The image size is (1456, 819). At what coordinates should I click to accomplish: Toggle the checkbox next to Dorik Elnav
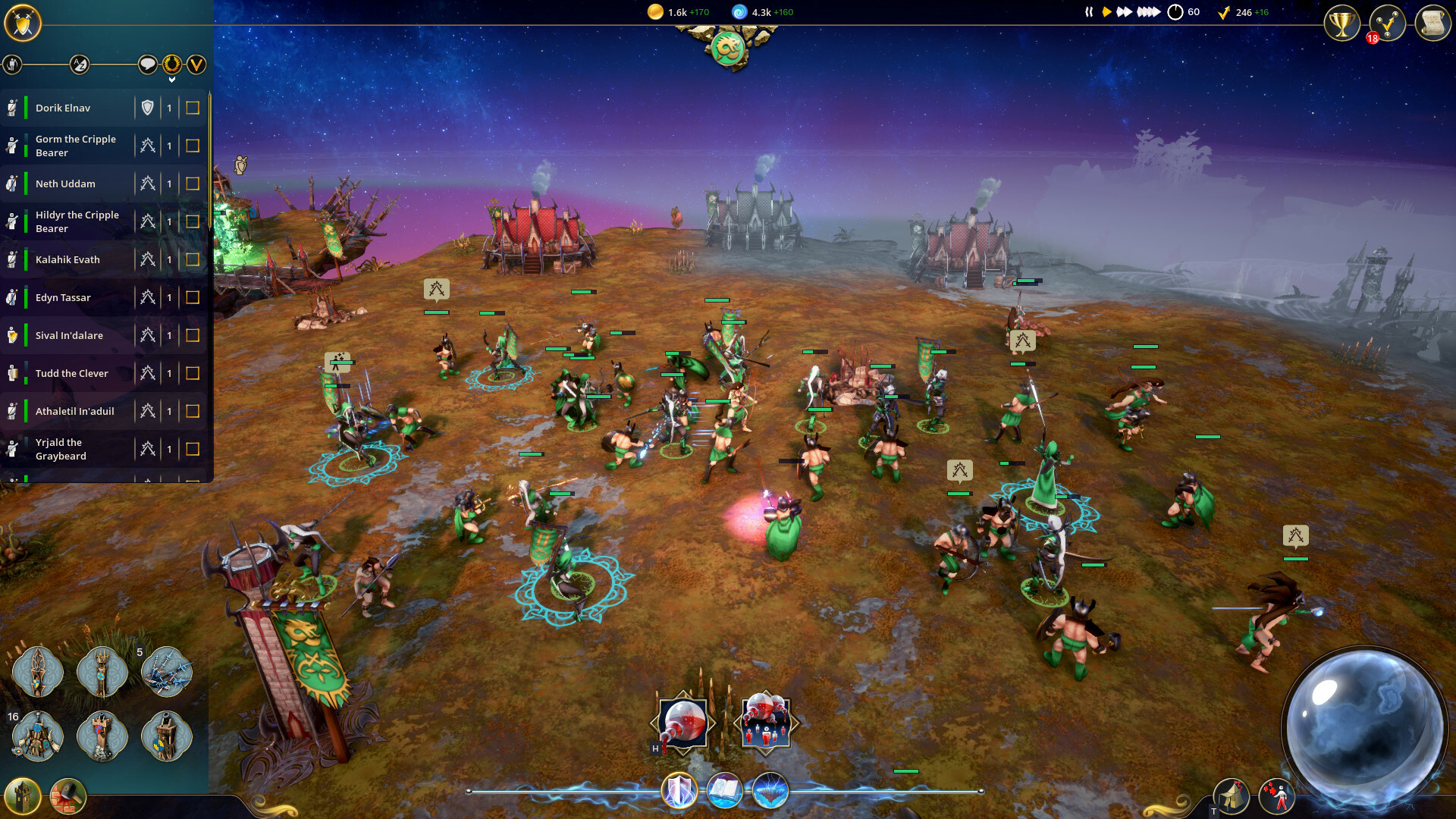point(193,108)
